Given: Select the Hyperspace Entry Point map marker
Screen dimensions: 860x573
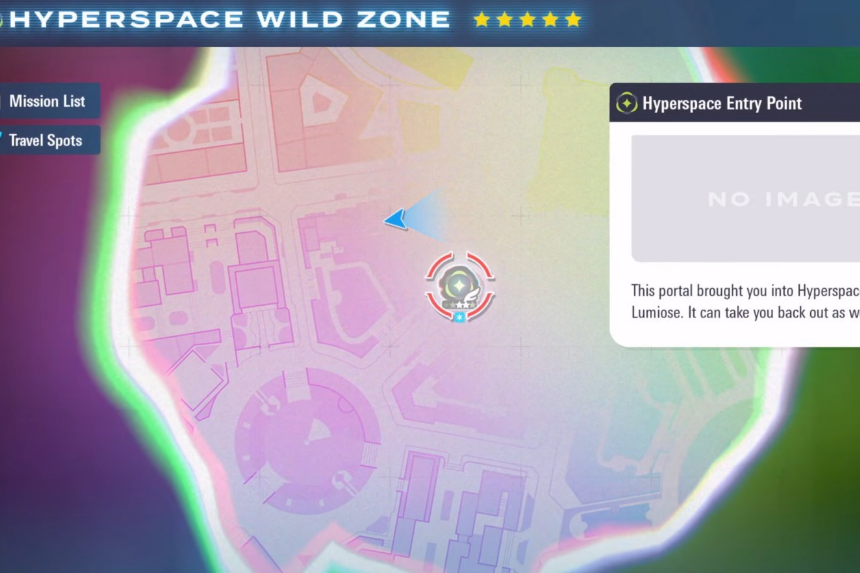Looking at the screenshot, I should 460,285.
